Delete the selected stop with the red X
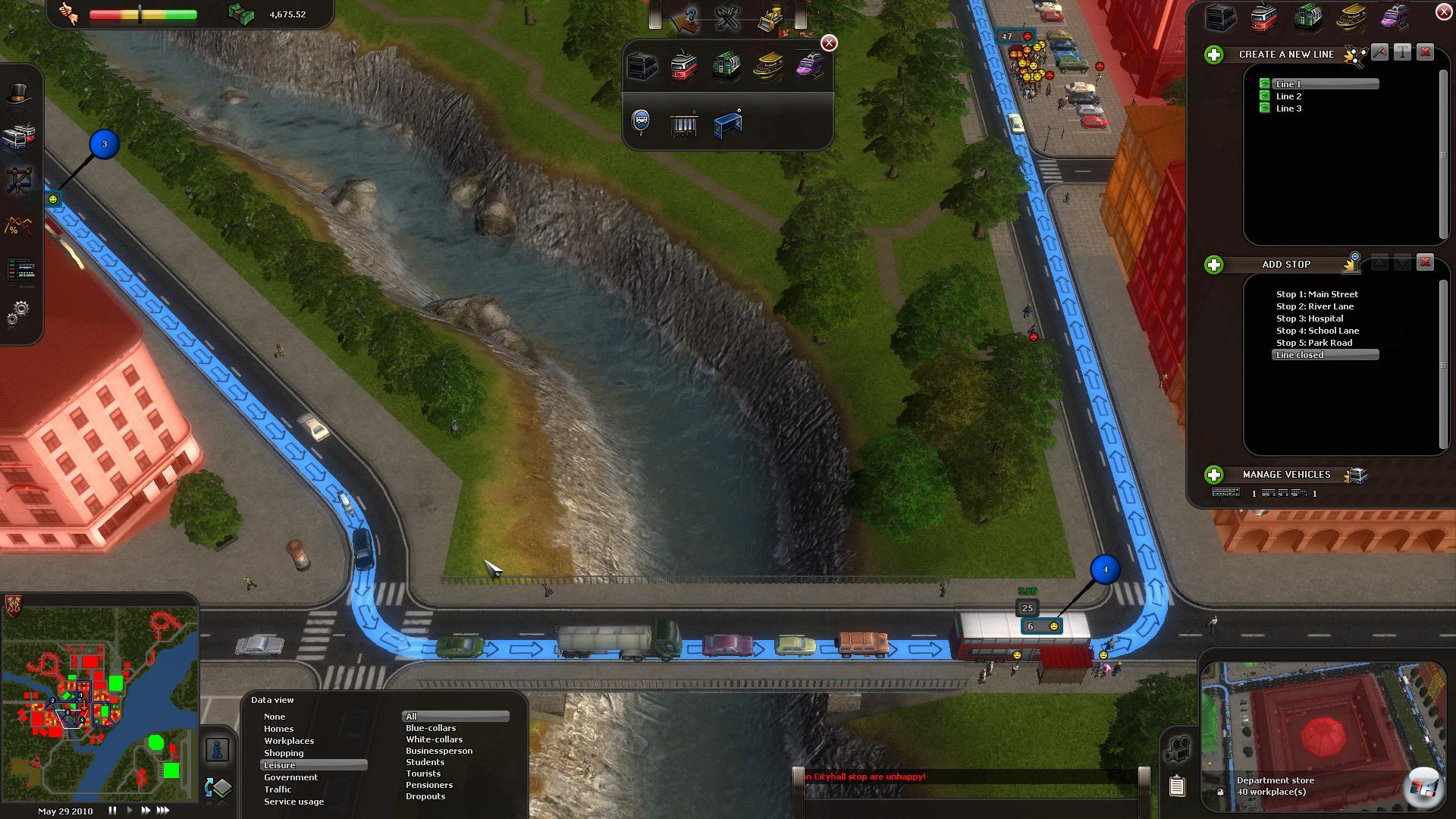1456x819 pixels. click(1425, 262)
